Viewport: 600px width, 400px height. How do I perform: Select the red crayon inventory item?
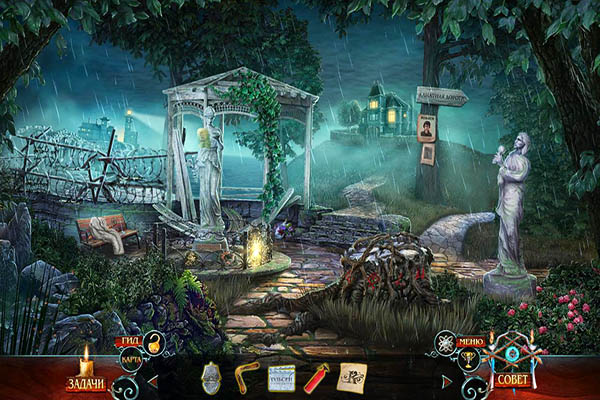pyautogui.click(x=316, y=378)
